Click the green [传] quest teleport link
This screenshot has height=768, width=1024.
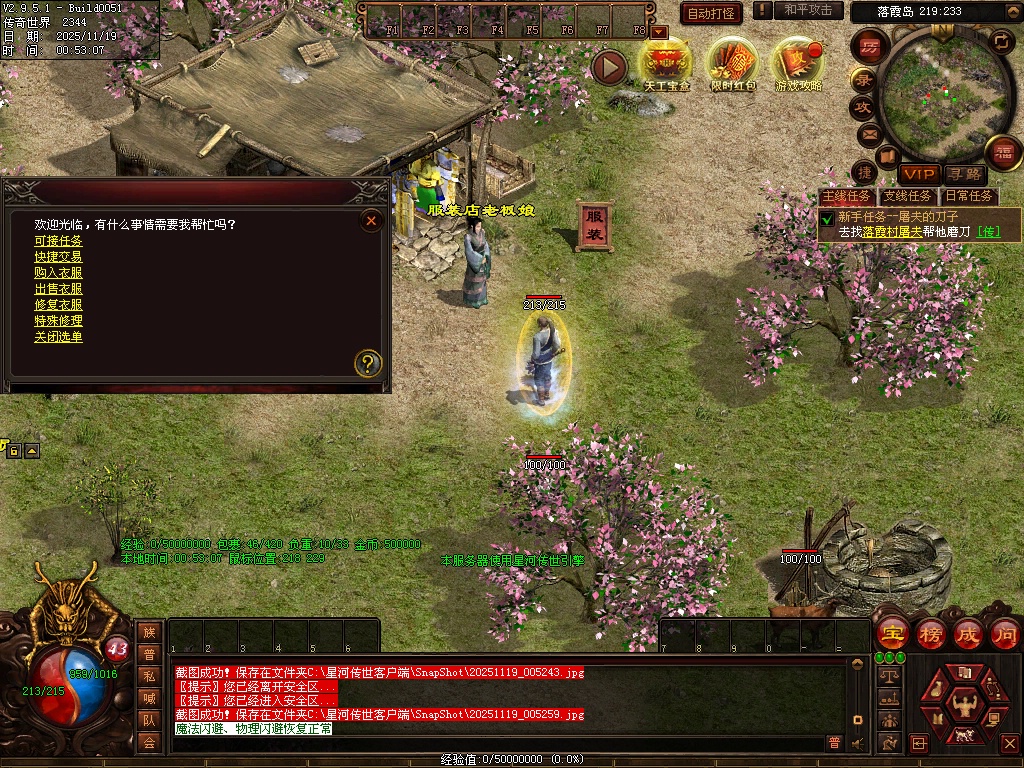click(x=987, y=231)
